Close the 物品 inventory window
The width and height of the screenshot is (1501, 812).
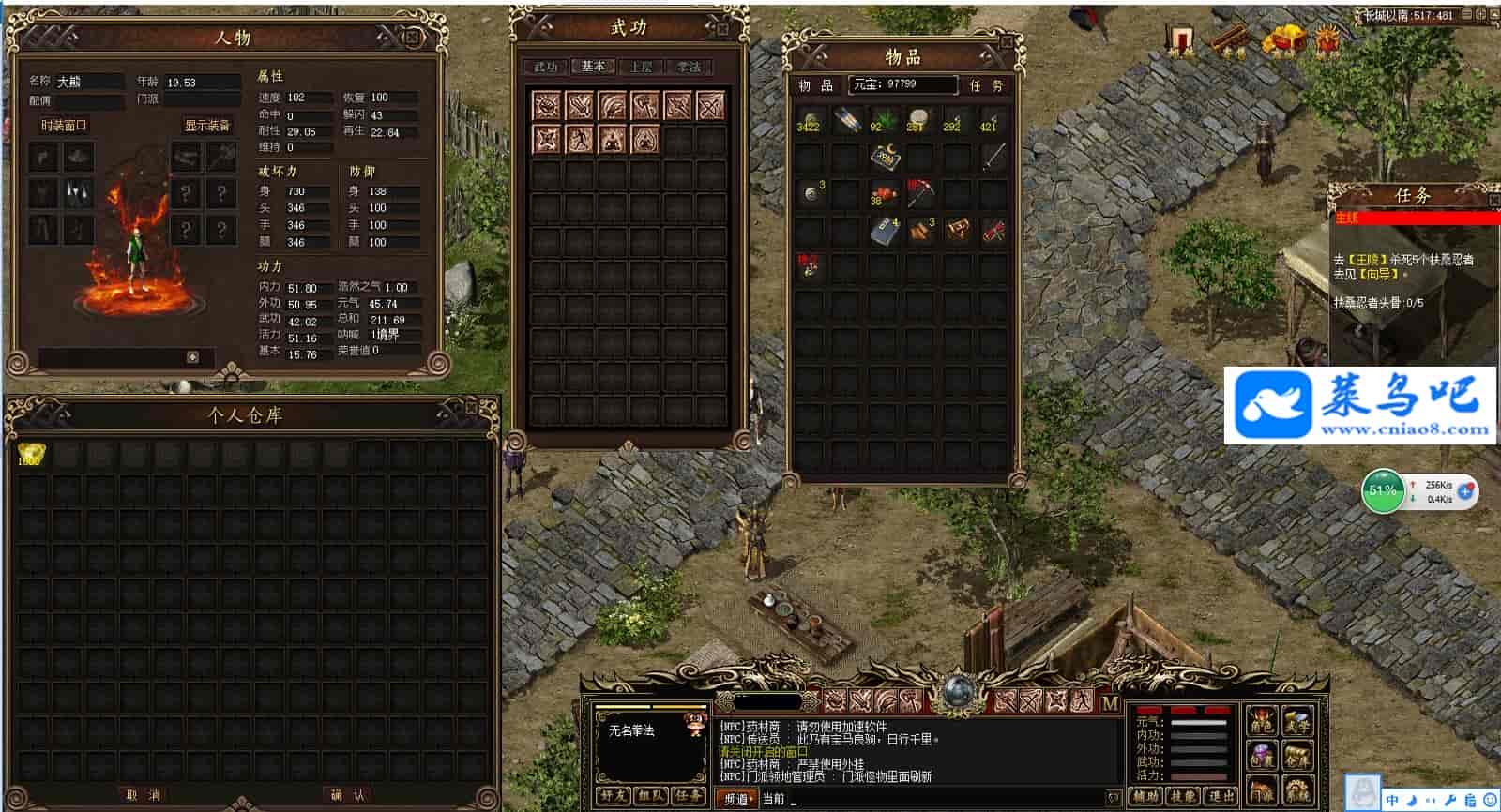[1006, 43]
